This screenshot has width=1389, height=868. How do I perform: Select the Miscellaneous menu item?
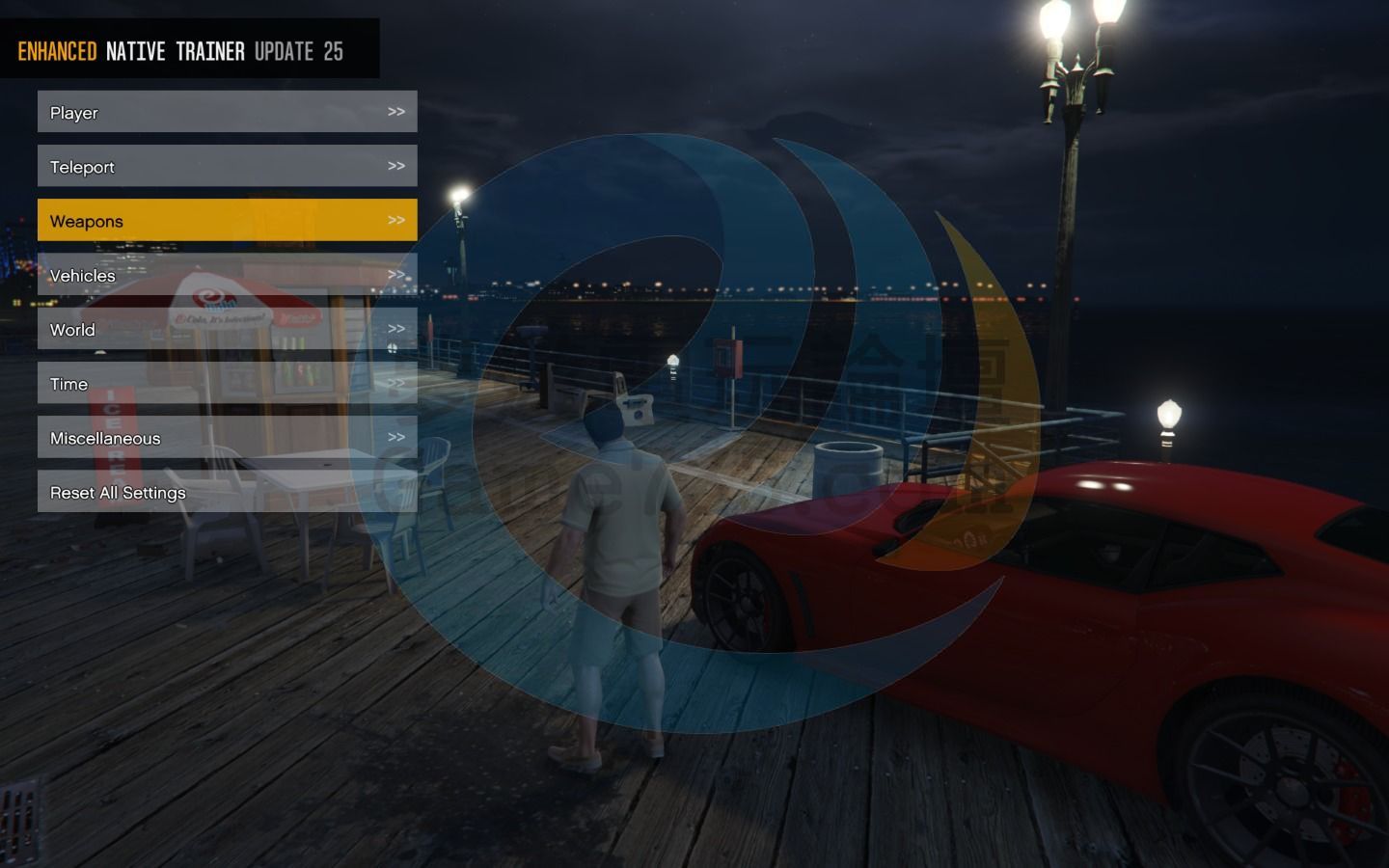tap(227, 437)
